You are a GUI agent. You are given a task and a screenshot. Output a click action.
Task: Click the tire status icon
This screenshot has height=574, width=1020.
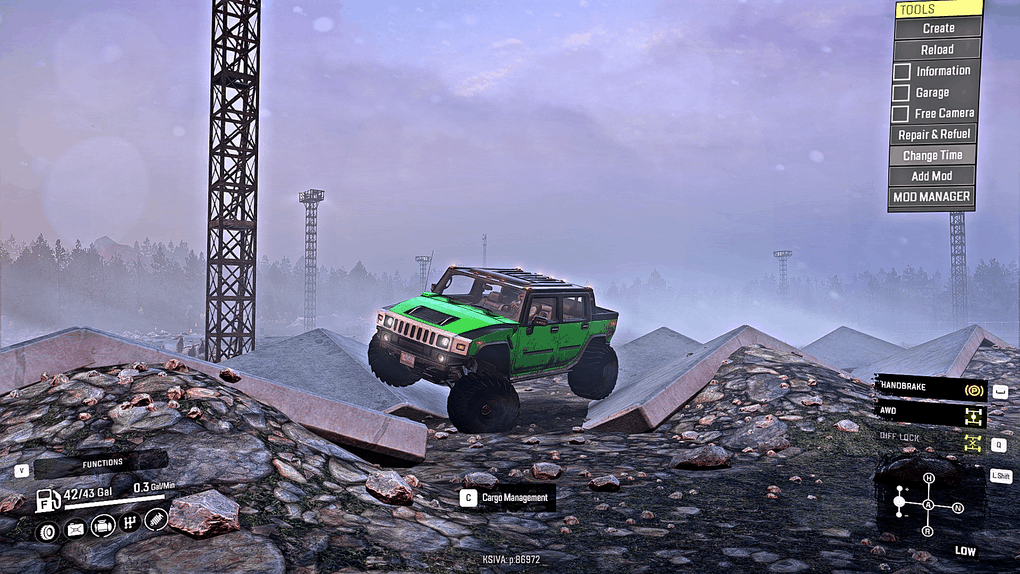47,530
